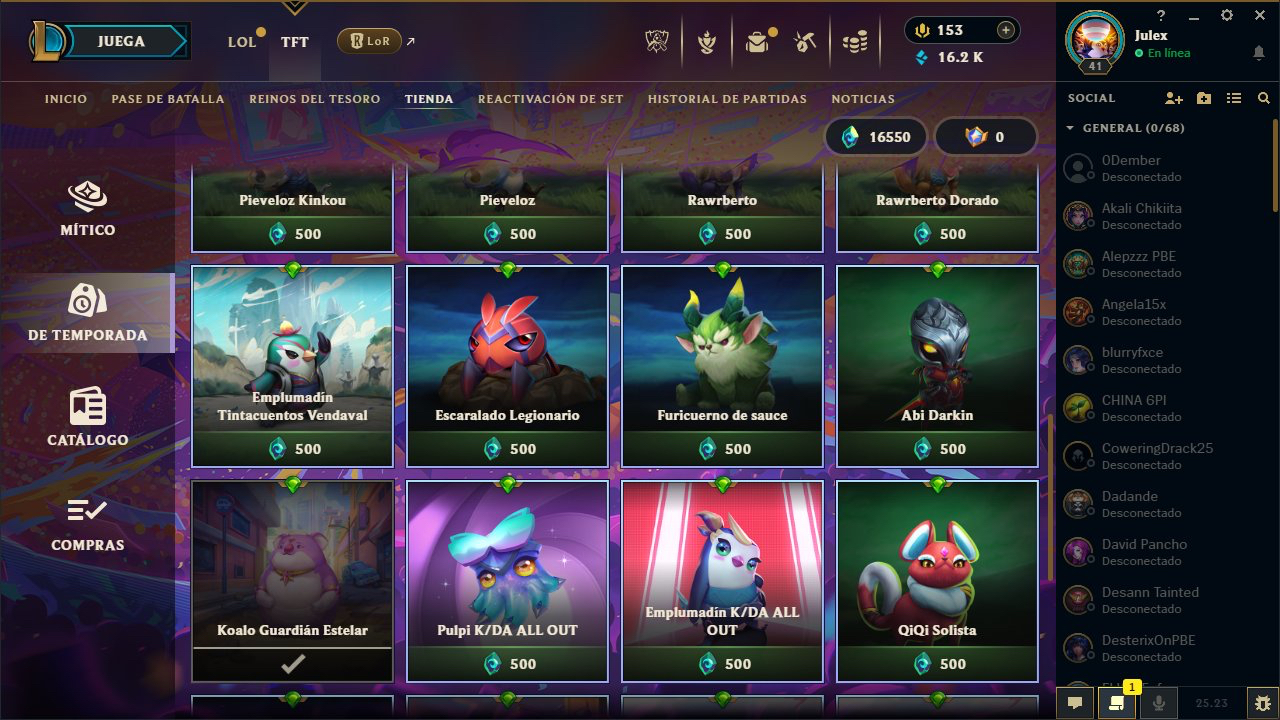This screenshot has width=1280, height=720.
Task: View the Noticias tab
Action: point(863,99)
